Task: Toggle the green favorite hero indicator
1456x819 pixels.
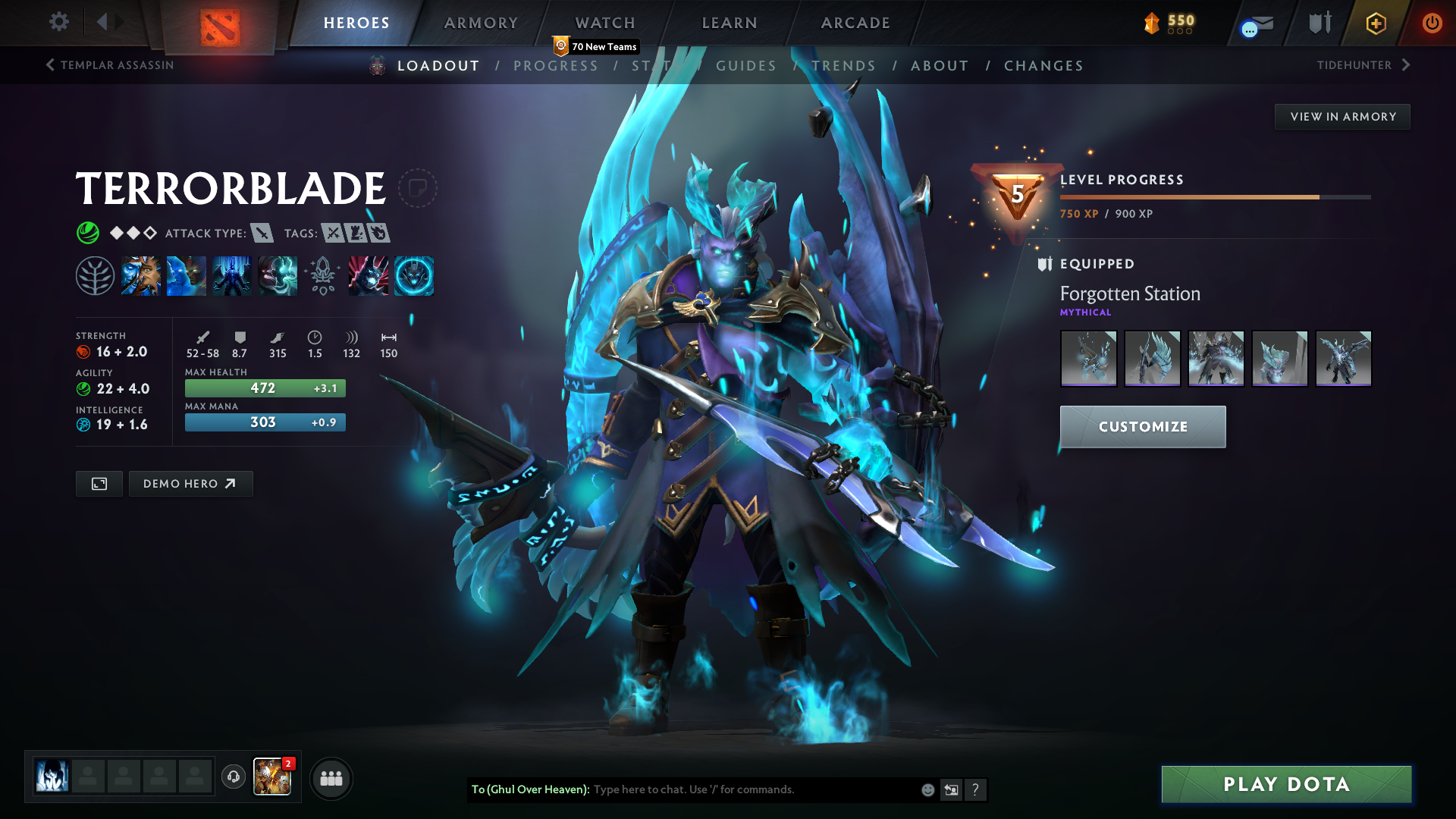Action: pyautogui.click(x=88, y=233)
